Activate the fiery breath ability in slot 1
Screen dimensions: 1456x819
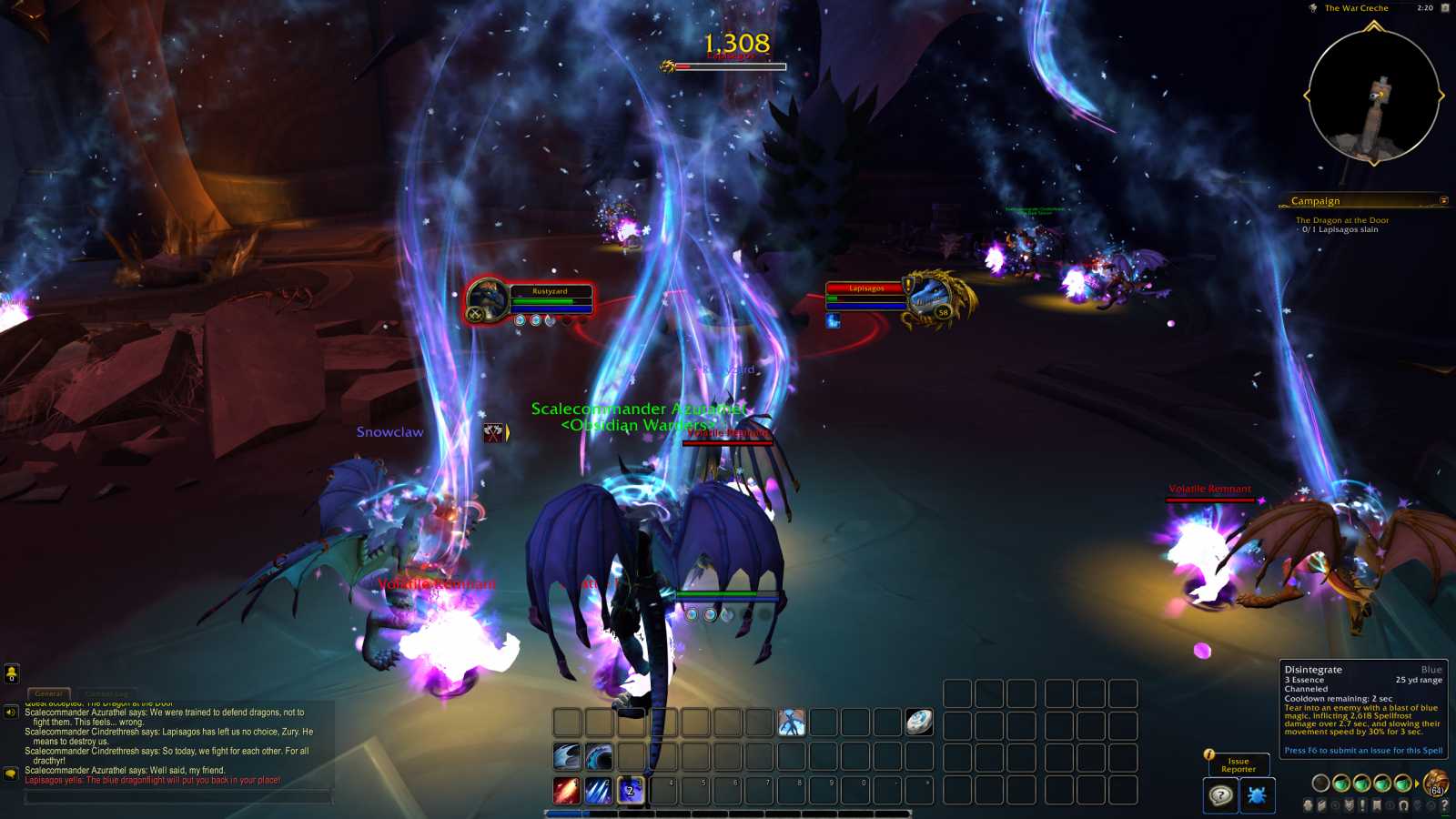(566, 791)
